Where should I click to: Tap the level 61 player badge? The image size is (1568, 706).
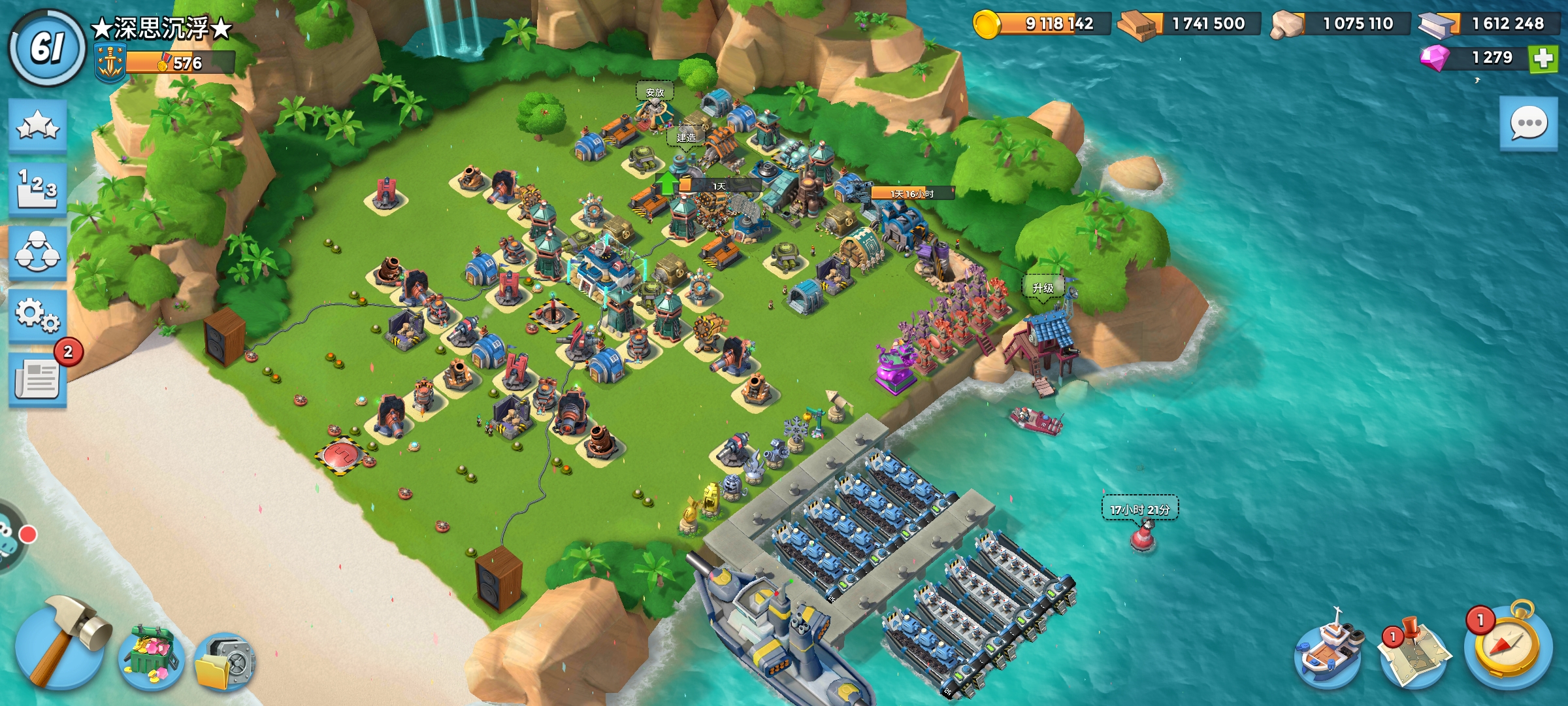click(47, 48)
